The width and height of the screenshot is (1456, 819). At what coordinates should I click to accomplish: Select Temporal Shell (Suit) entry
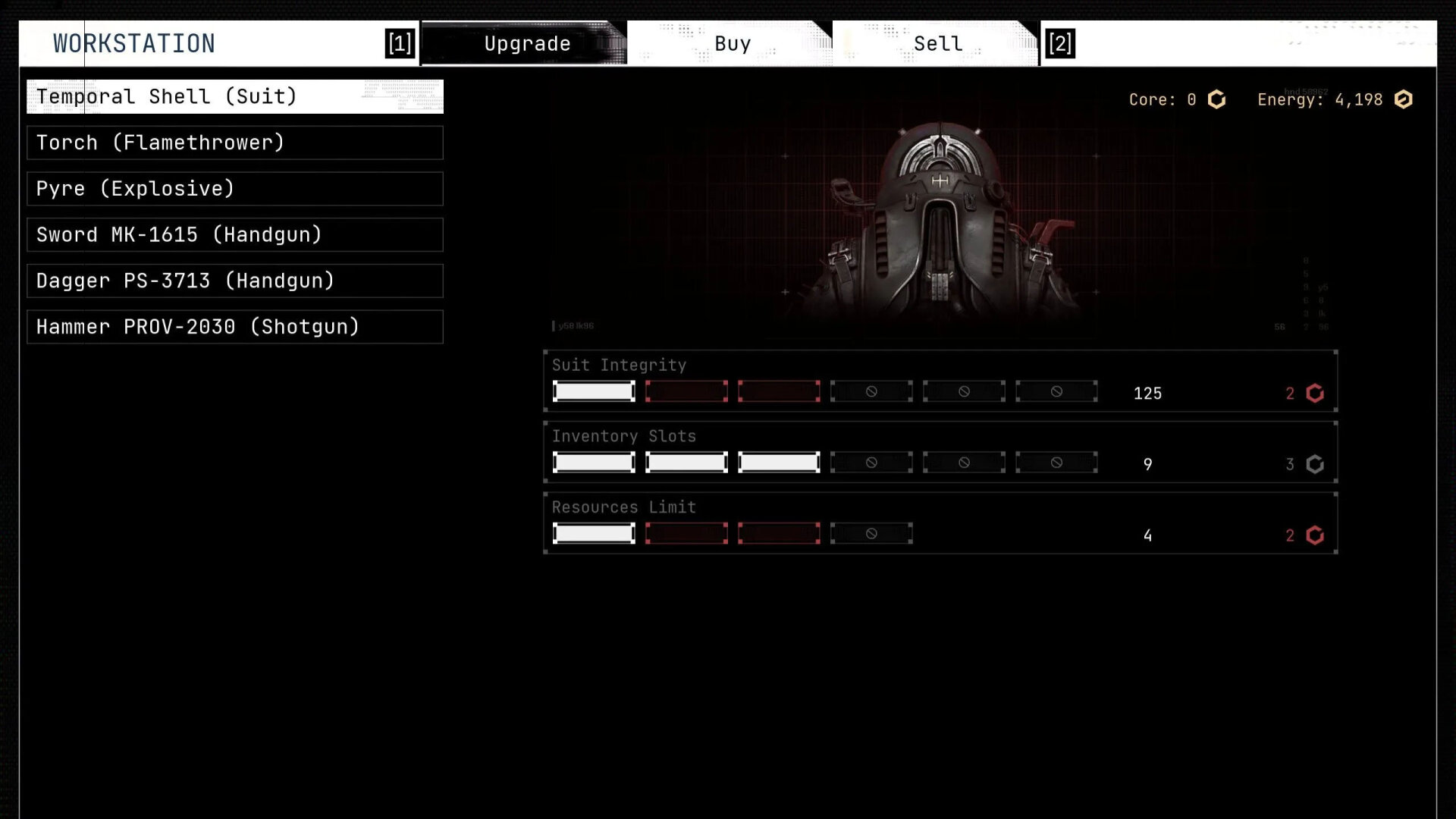tap(235, 96)
